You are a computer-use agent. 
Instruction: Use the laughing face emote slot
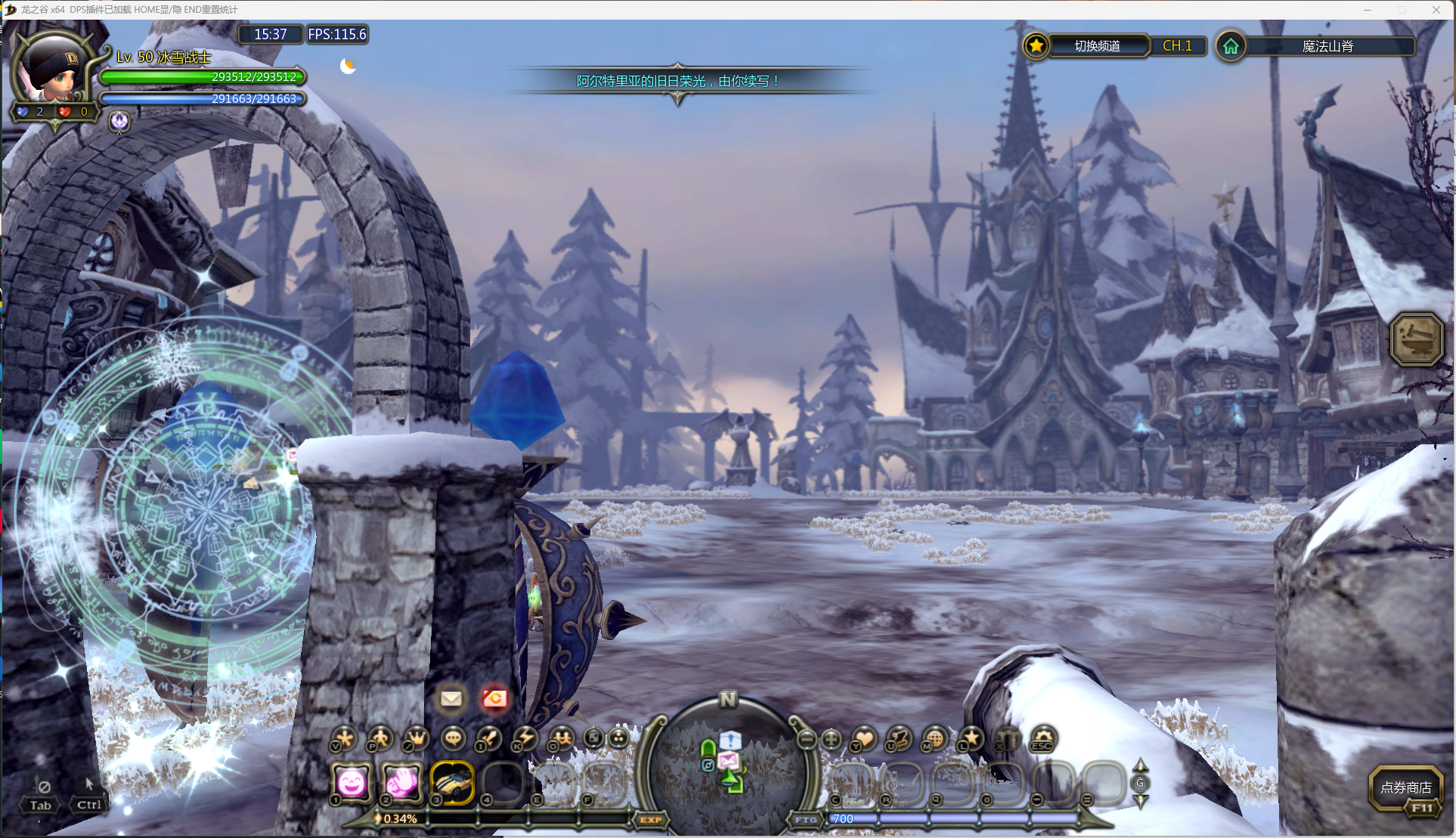(352, 782)
